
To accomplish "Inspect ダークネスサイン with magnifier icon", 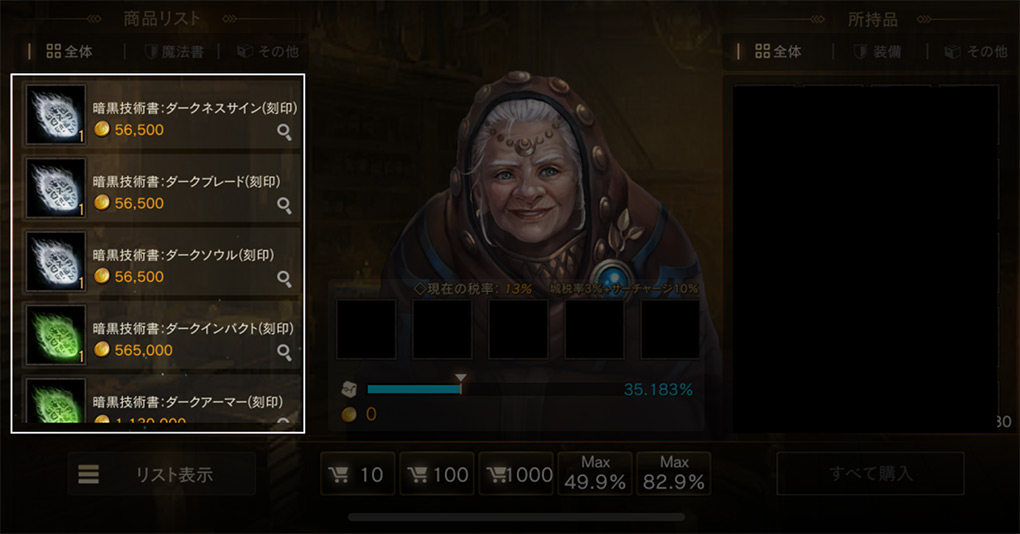I will (285, 132).
